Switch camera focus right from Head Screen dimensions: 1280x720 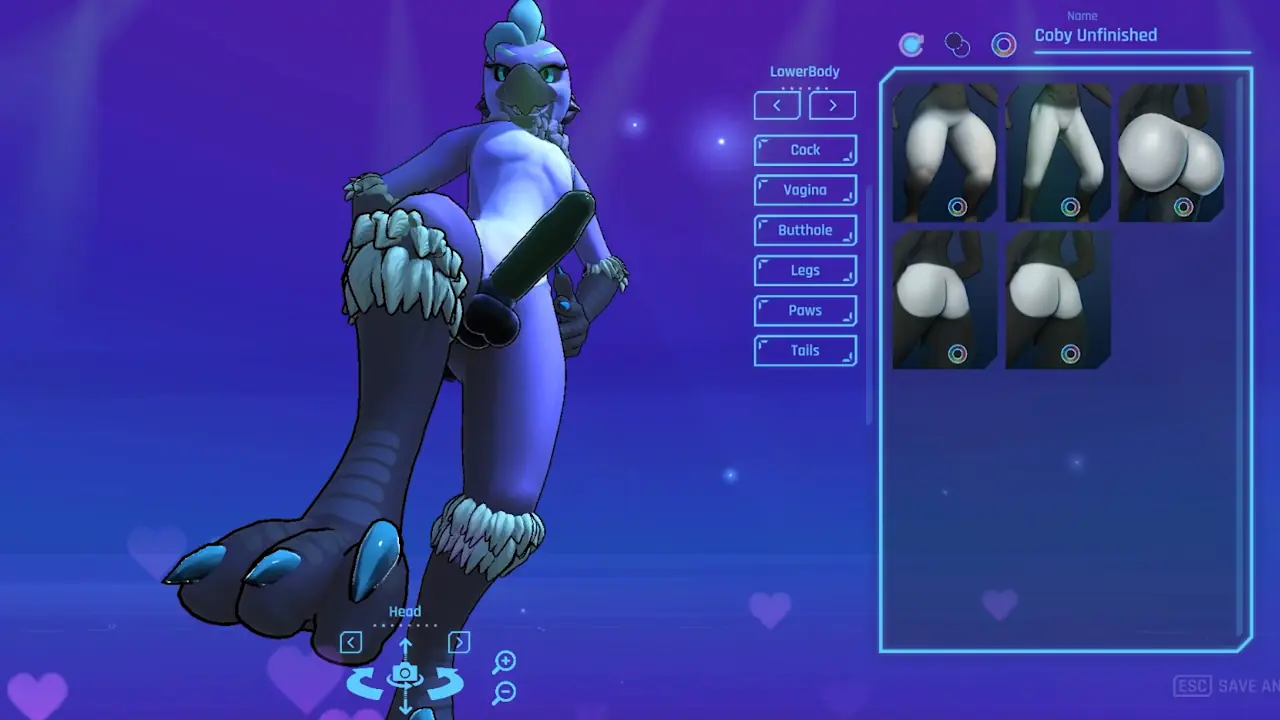[x=459, y=642]
